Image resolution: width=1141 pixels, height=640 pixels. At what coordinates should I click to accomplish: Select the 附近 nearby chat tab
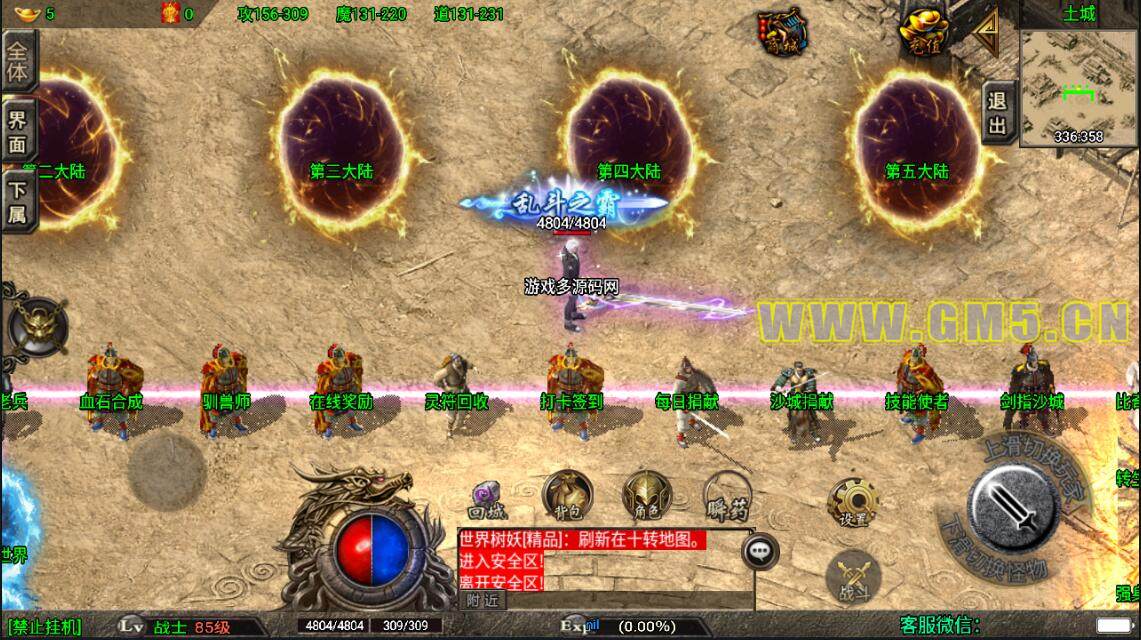coord(482,600)
